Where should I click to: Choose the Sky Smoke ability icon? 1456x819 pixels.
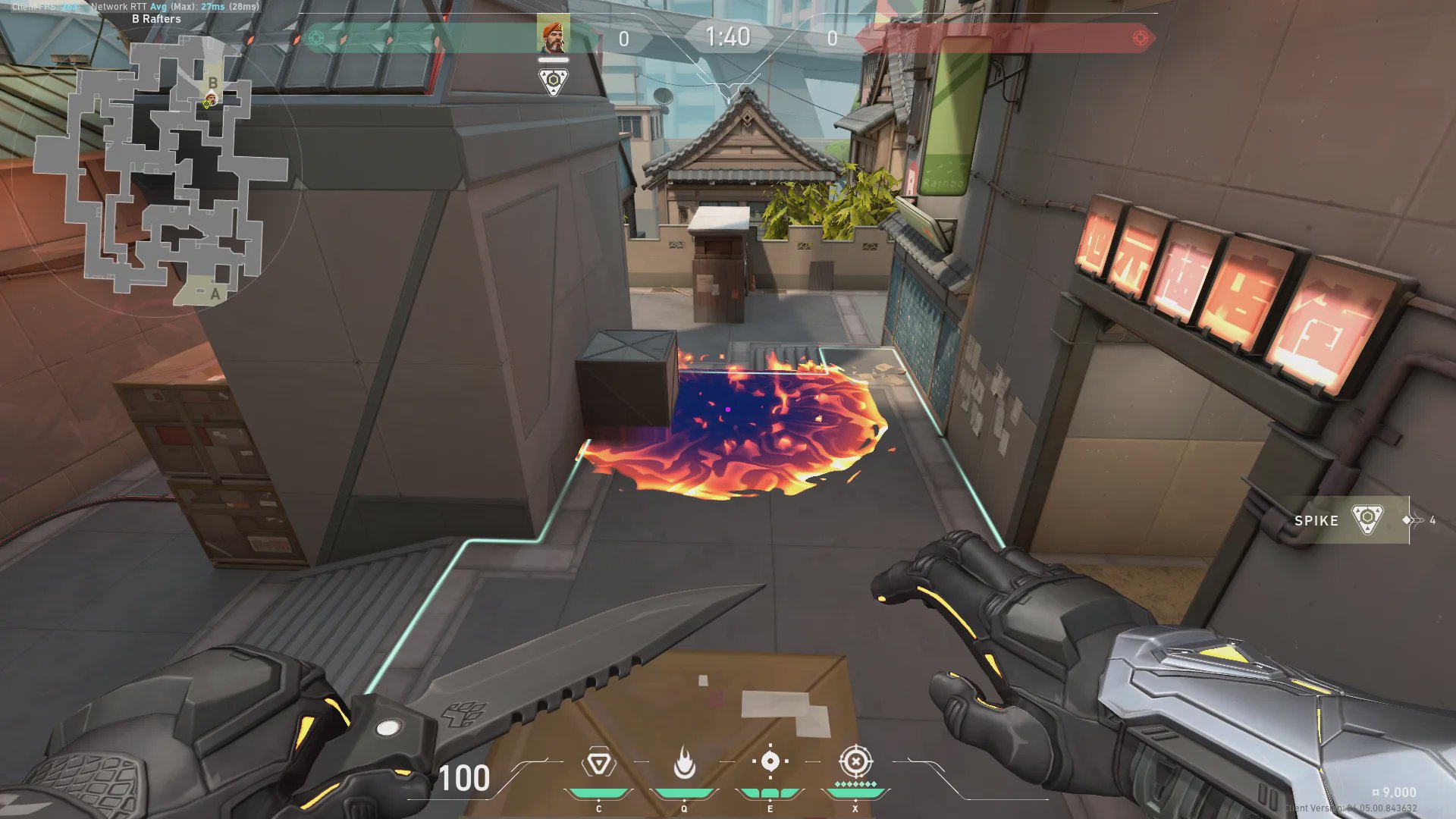(770, 761)
